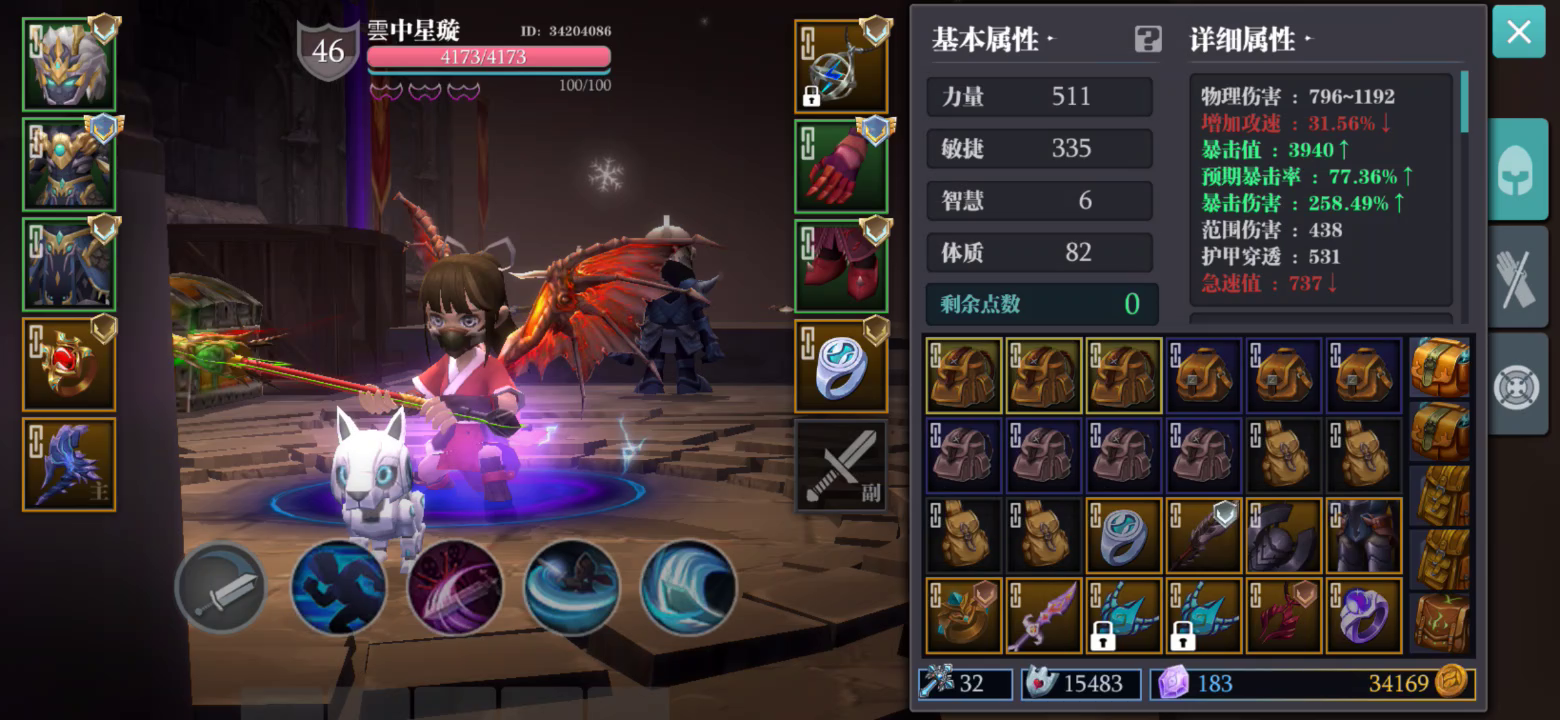Image resolution: width=1560 pixels, height=720 pixels.
Task: Select the helmet equipment slot
Action: (68, 65)
